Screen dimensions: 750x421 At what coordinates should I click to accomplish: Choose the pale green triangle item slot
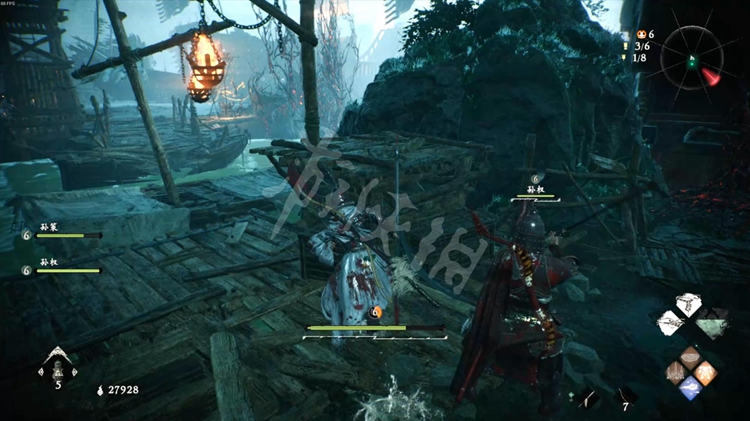click(710, 324)
